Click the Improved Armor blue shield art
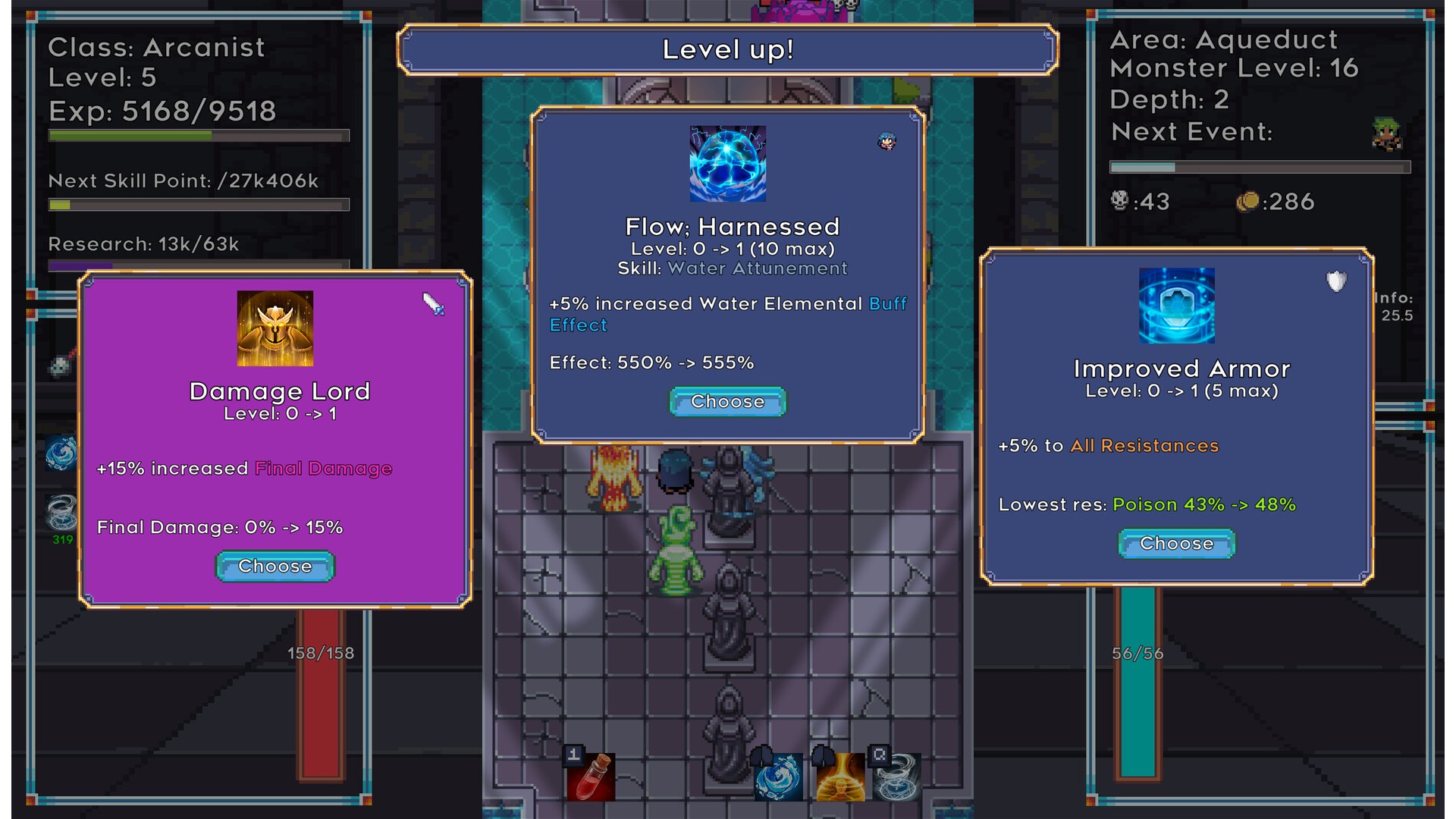The height and width of the screenshot is (819, 1456). point(1176,306)
